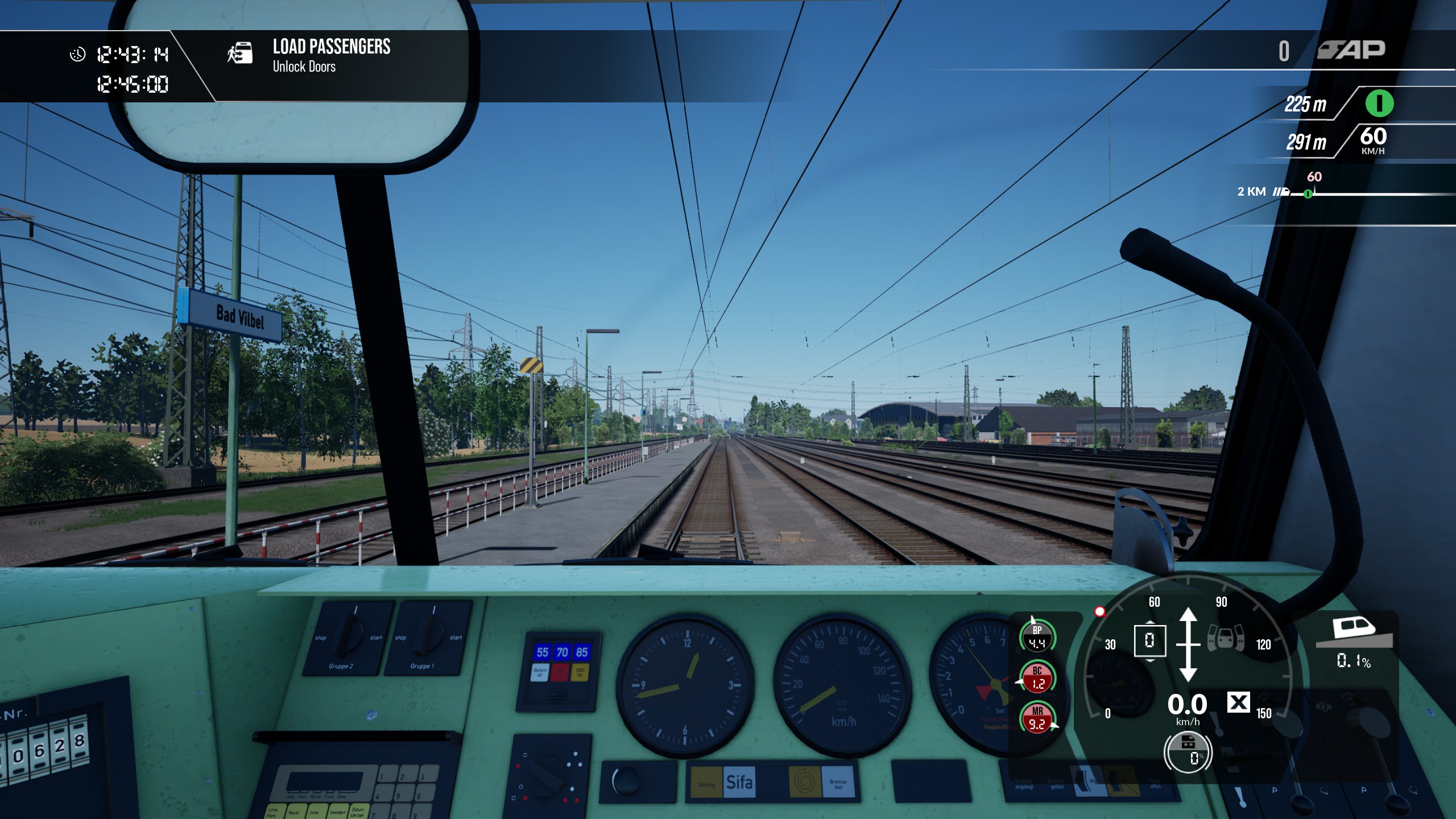1456x819 pixels.
Task: Select the MR main reservoir gauge
Action: [1037, 718]
